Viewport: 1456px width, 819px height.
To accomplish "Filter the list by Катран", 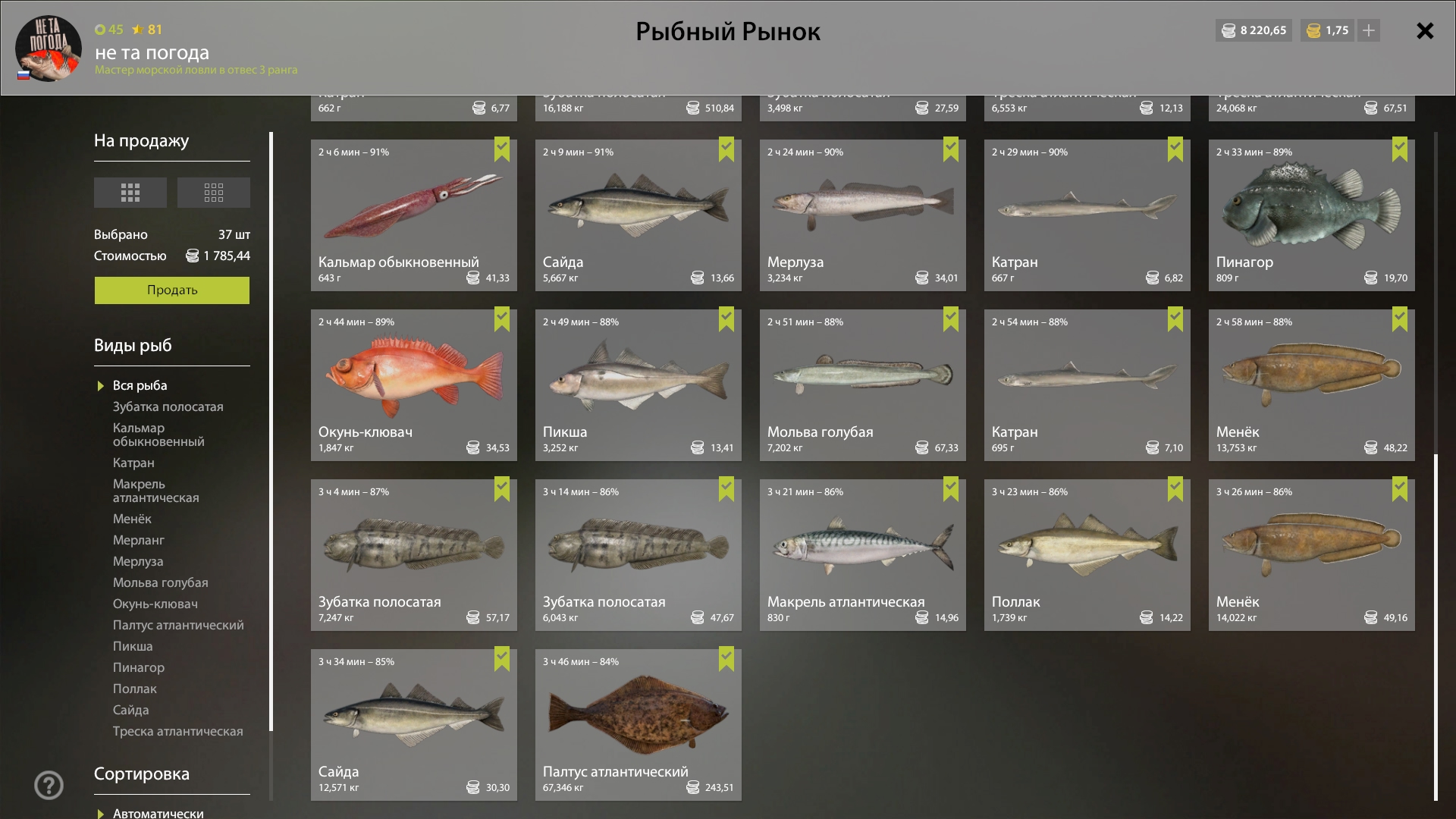I will pos(133,463).
